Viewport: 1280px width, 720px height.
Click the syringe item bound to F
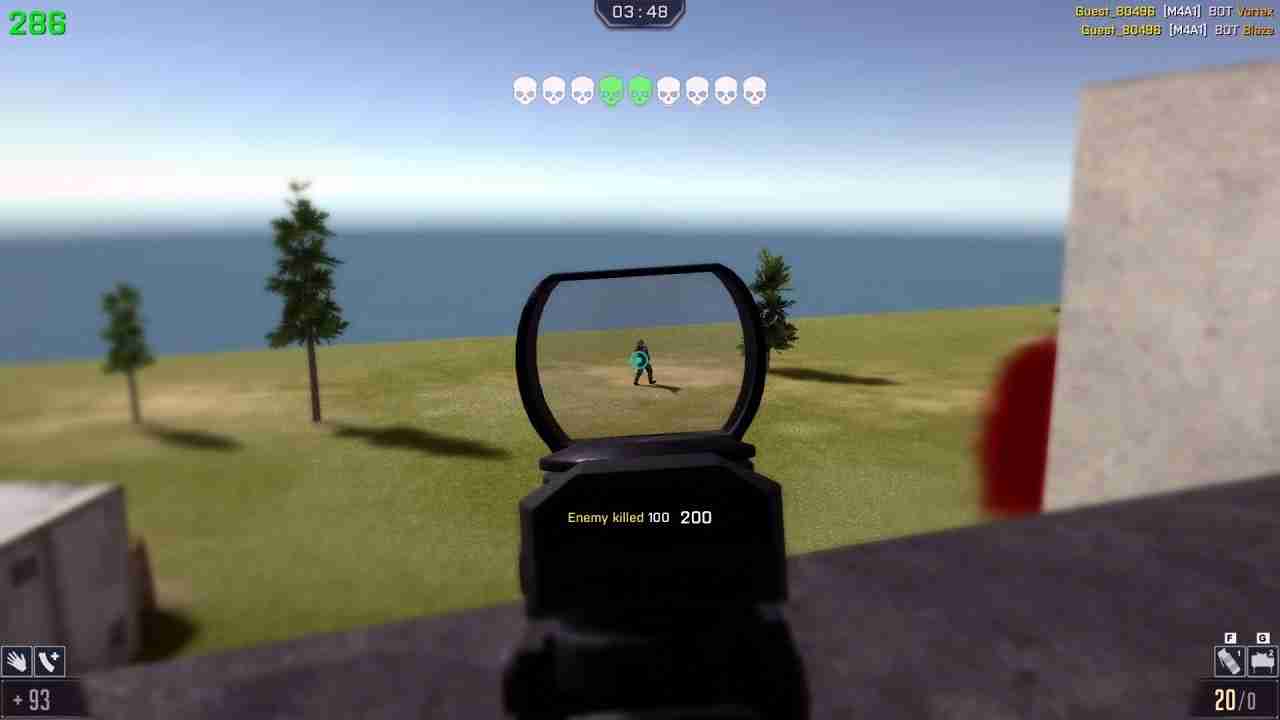(x=1228, y=661)
